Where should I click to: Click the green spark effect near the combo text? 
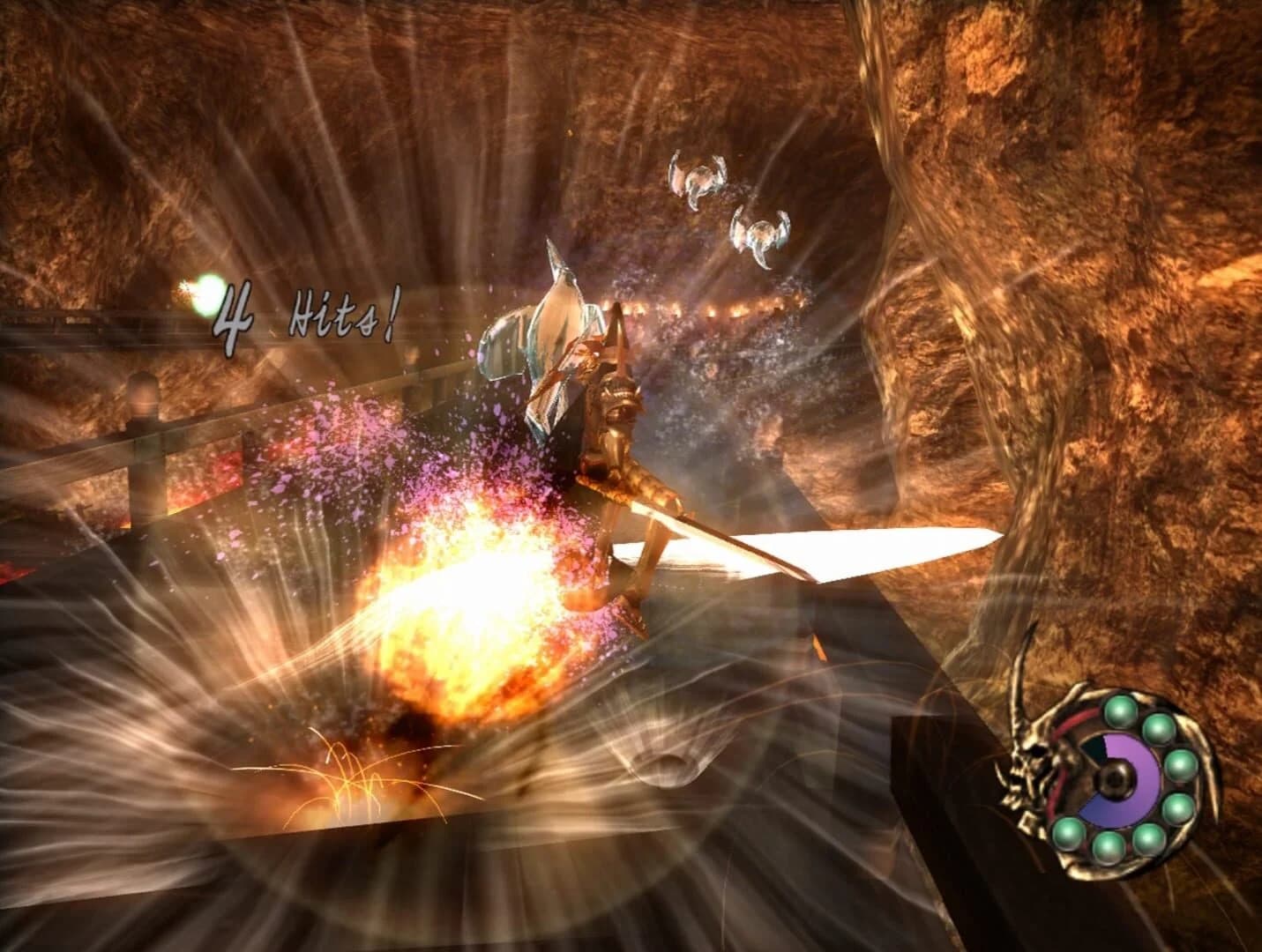[x=208, y=295]
